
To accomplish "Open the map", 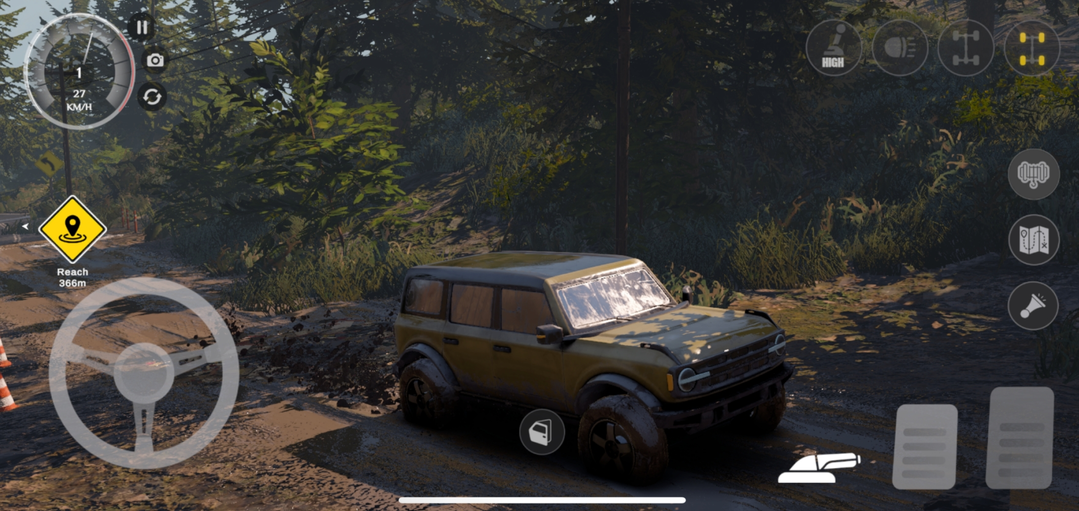I will 1033,240.
